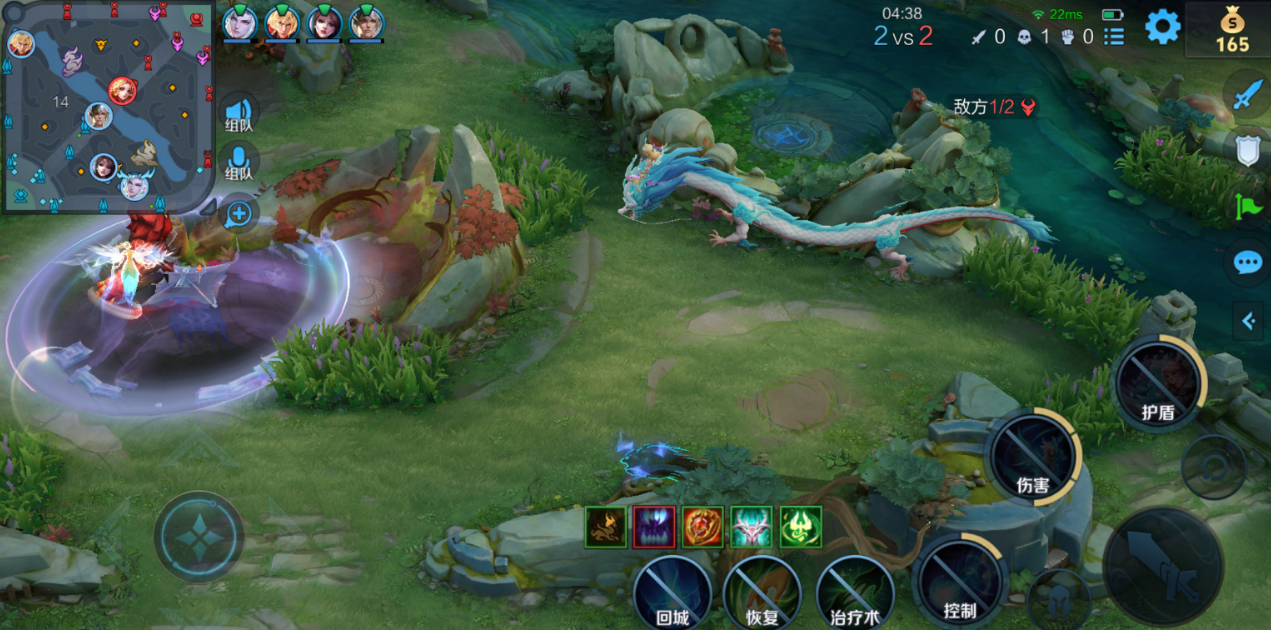
Task: Tap the large sword basic attack button
Action: point(1163,567)
